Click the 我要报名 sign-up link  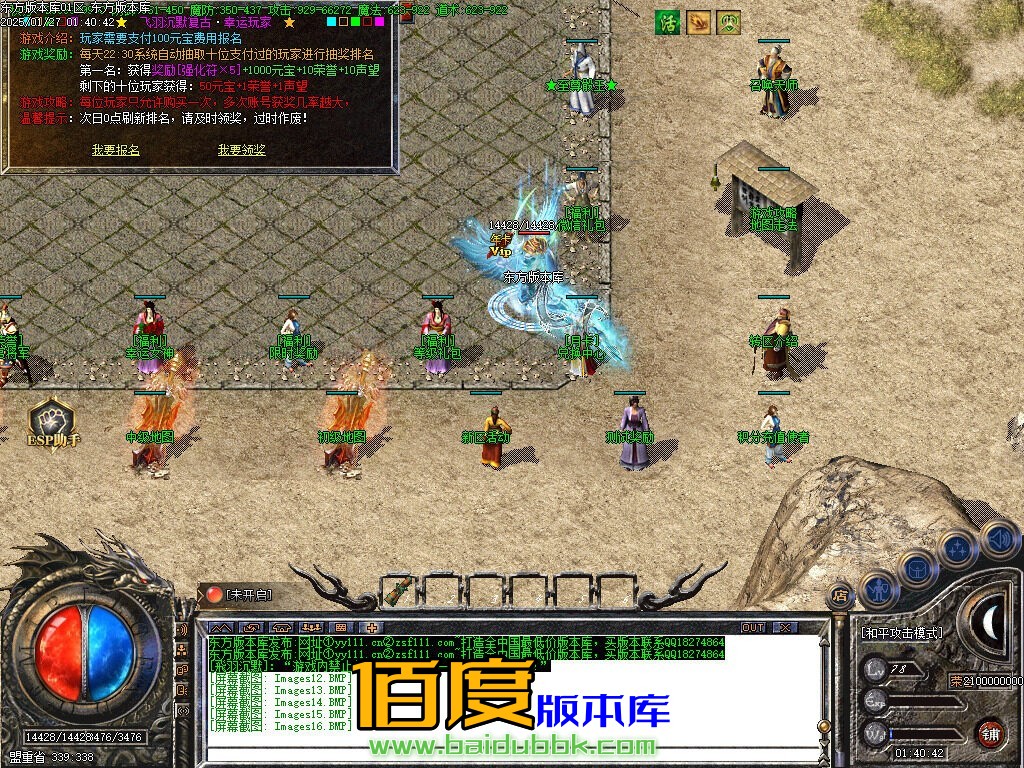(x=116, y=150)
